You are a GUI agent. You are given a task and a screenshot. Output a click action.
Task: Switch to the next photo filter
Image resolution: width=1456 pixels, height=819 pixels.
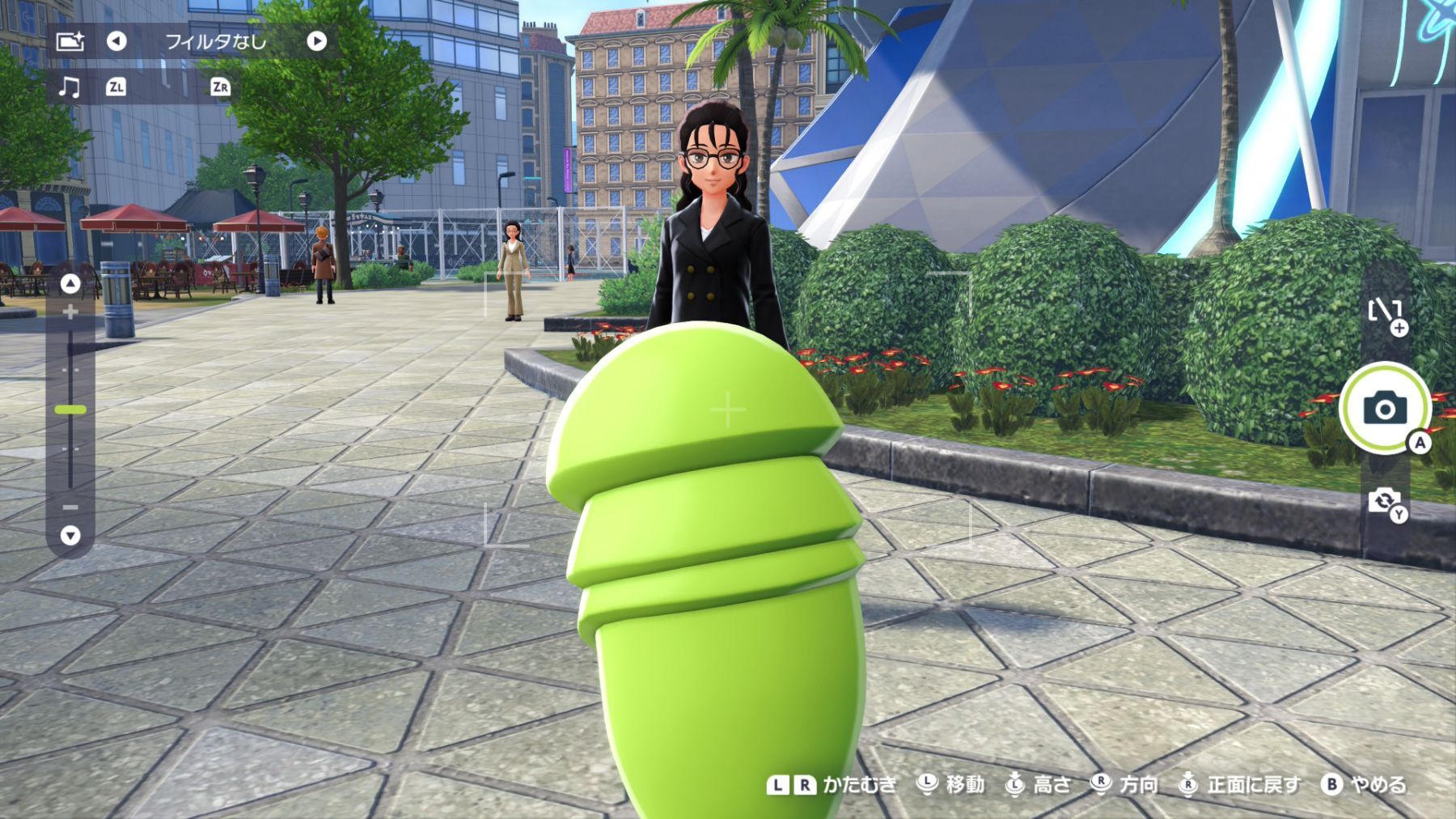[316, 41]
